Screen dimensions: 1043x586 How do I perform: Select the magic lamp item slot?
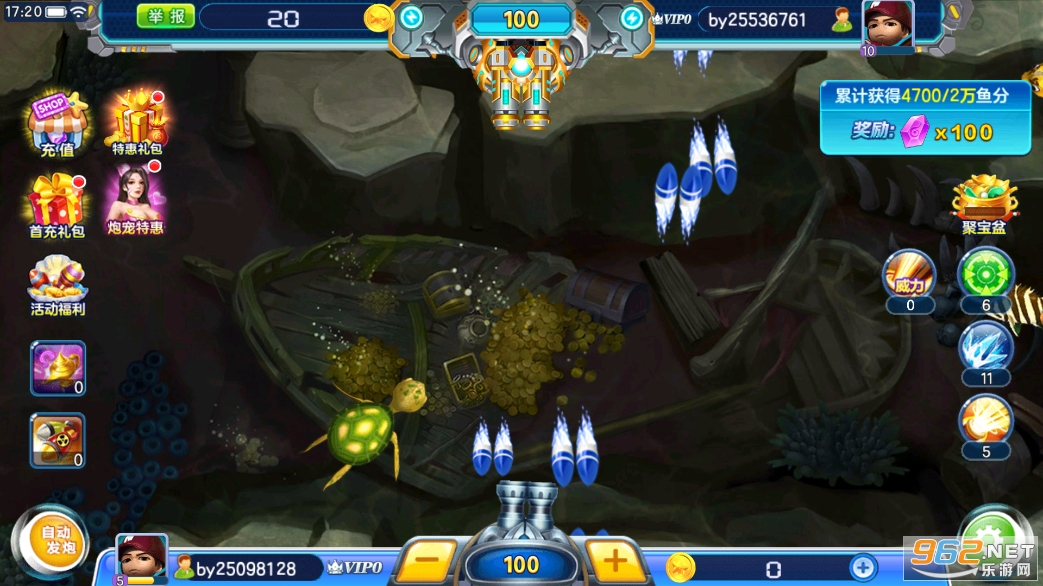click(x=58, y=368)
